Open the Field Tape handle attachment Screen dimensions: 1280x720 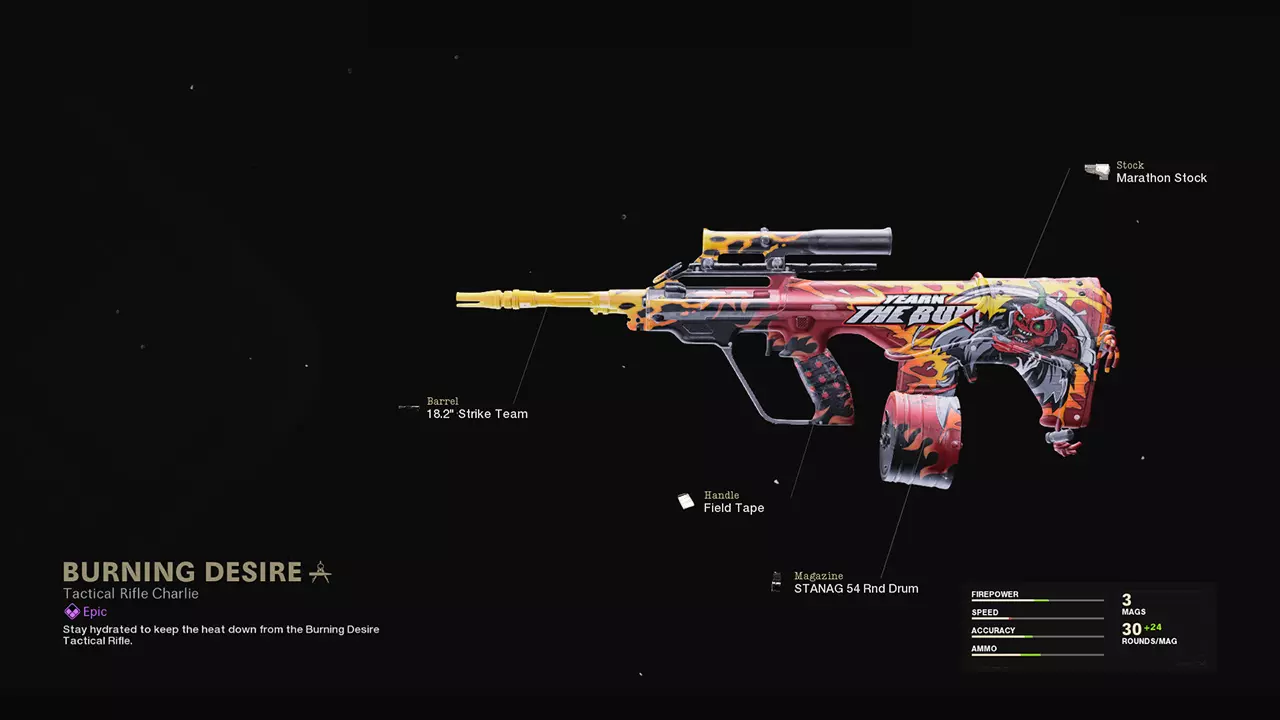[x=733, y=508]
